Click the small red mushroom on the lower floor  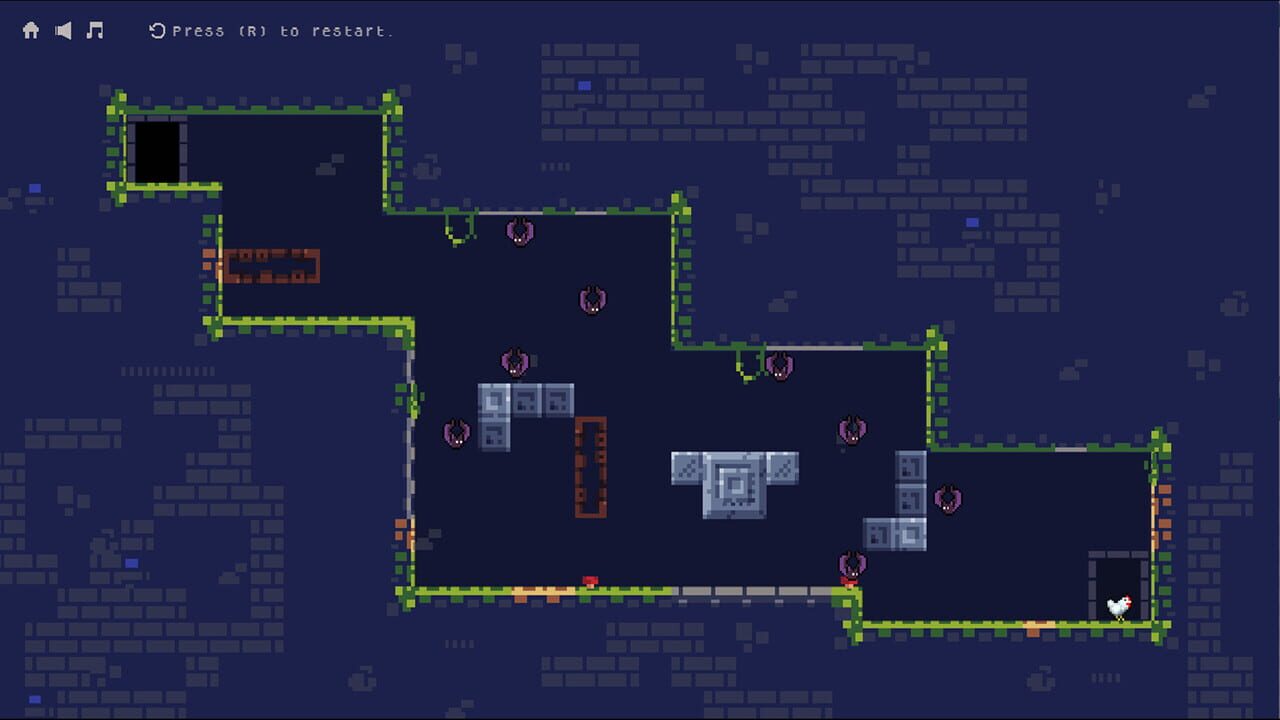(589, 580)
